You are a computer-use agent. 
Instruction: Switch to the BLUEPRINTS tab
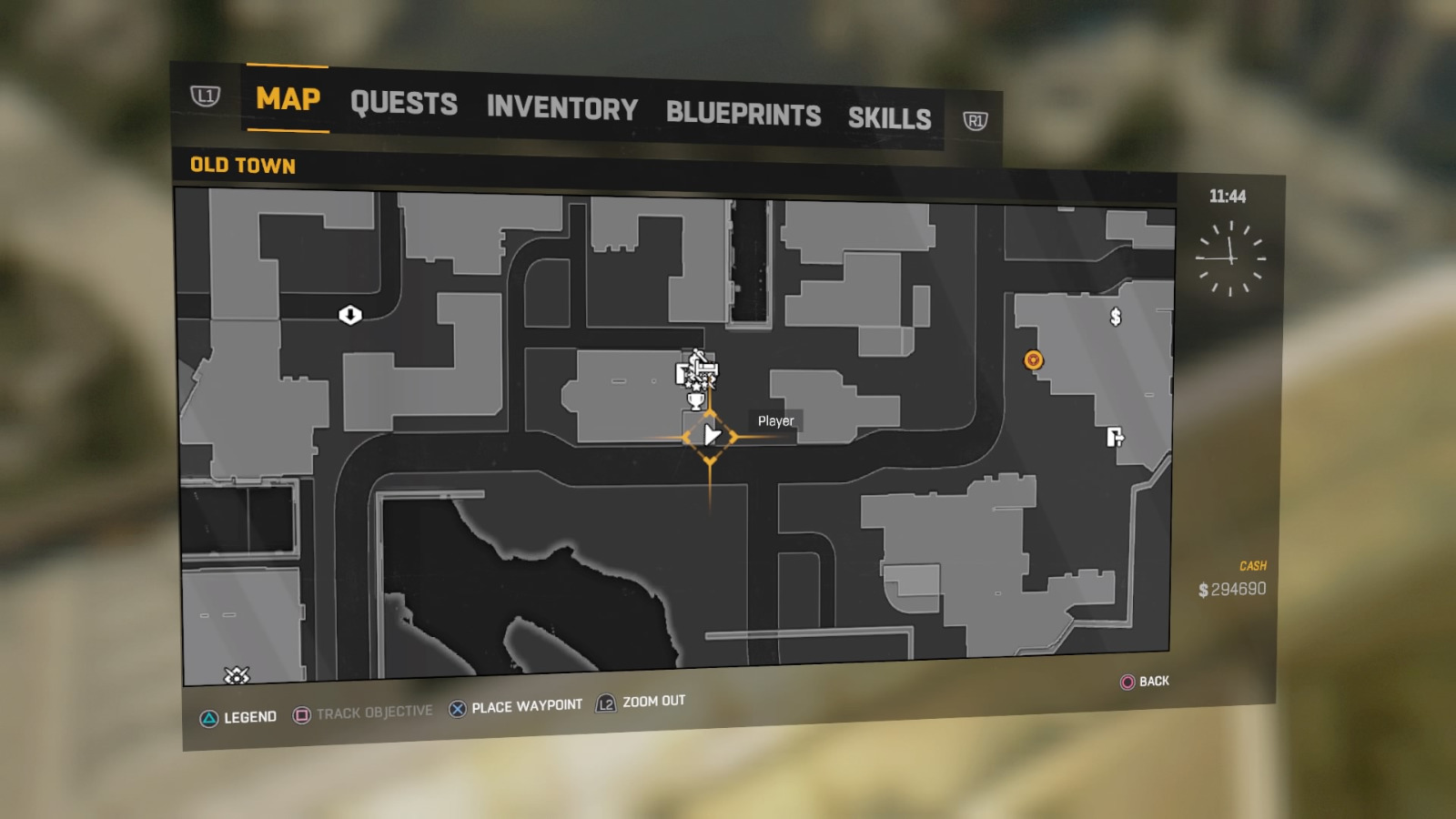743,114
